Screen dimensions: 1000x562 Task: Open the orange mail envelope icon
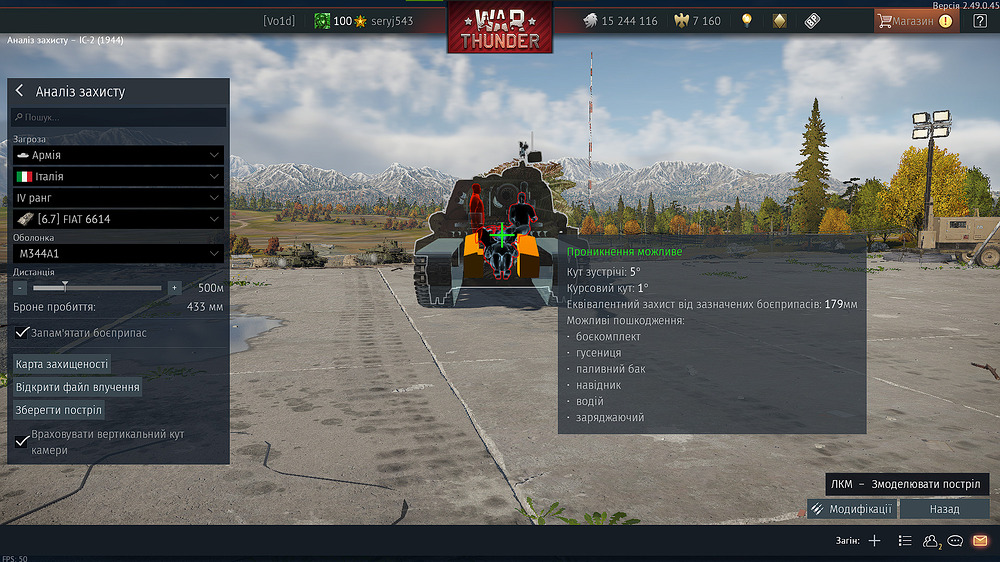(980, 541)
